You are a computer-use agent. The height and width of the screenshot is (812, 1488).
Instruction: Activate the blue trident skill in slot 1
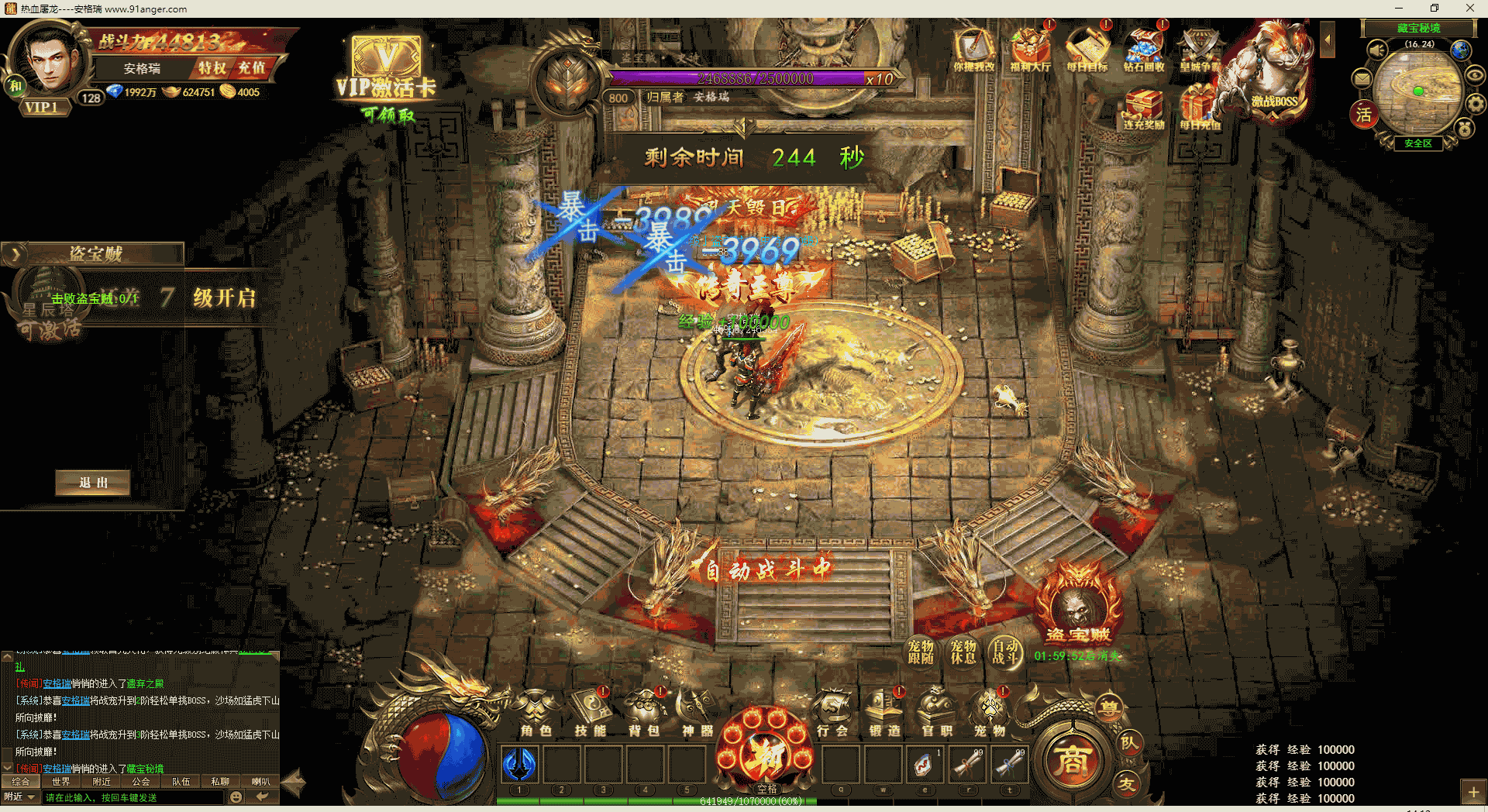point(520,765)
